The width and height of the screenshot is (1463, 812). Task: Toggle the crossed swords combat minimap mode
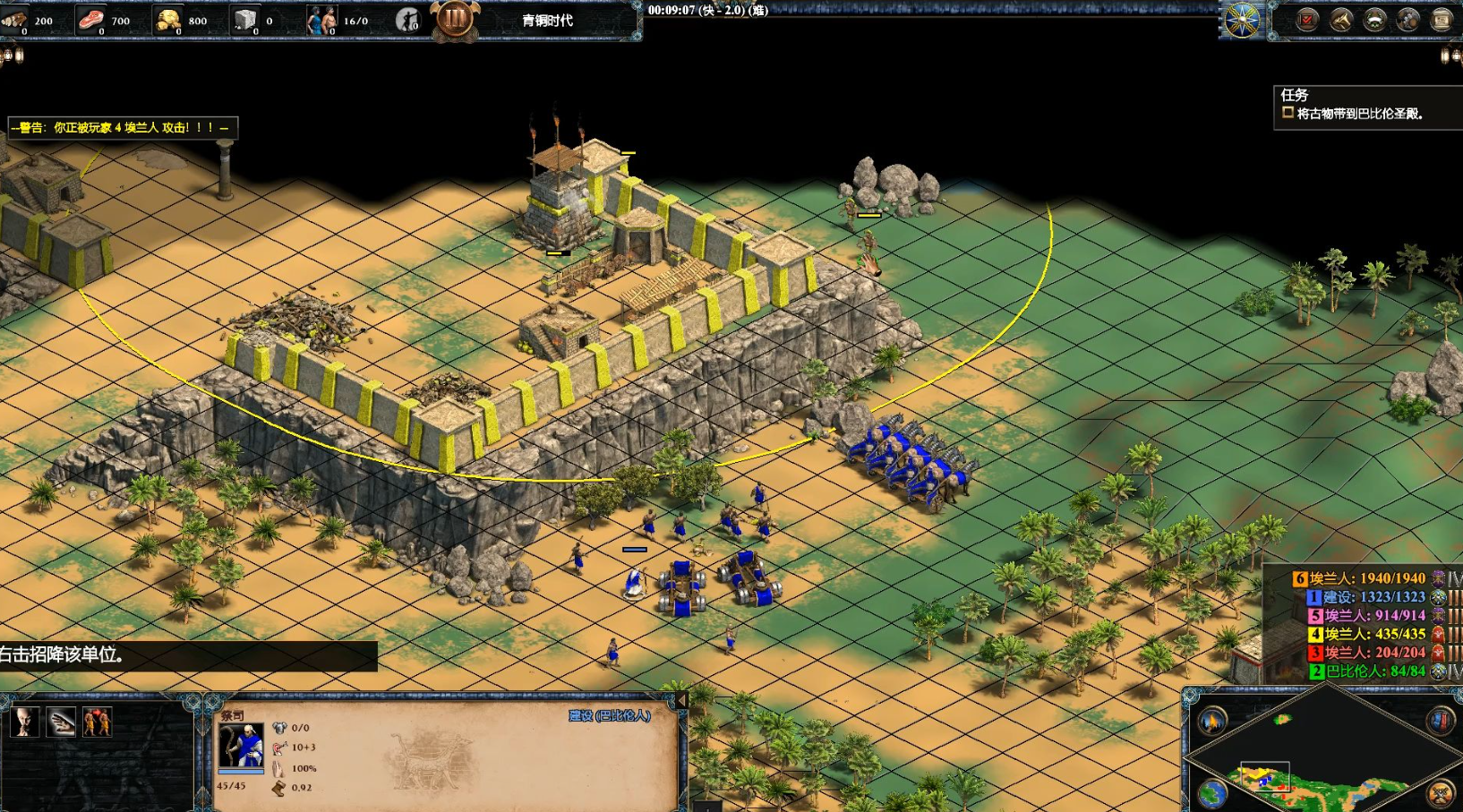coord(1440,793)
